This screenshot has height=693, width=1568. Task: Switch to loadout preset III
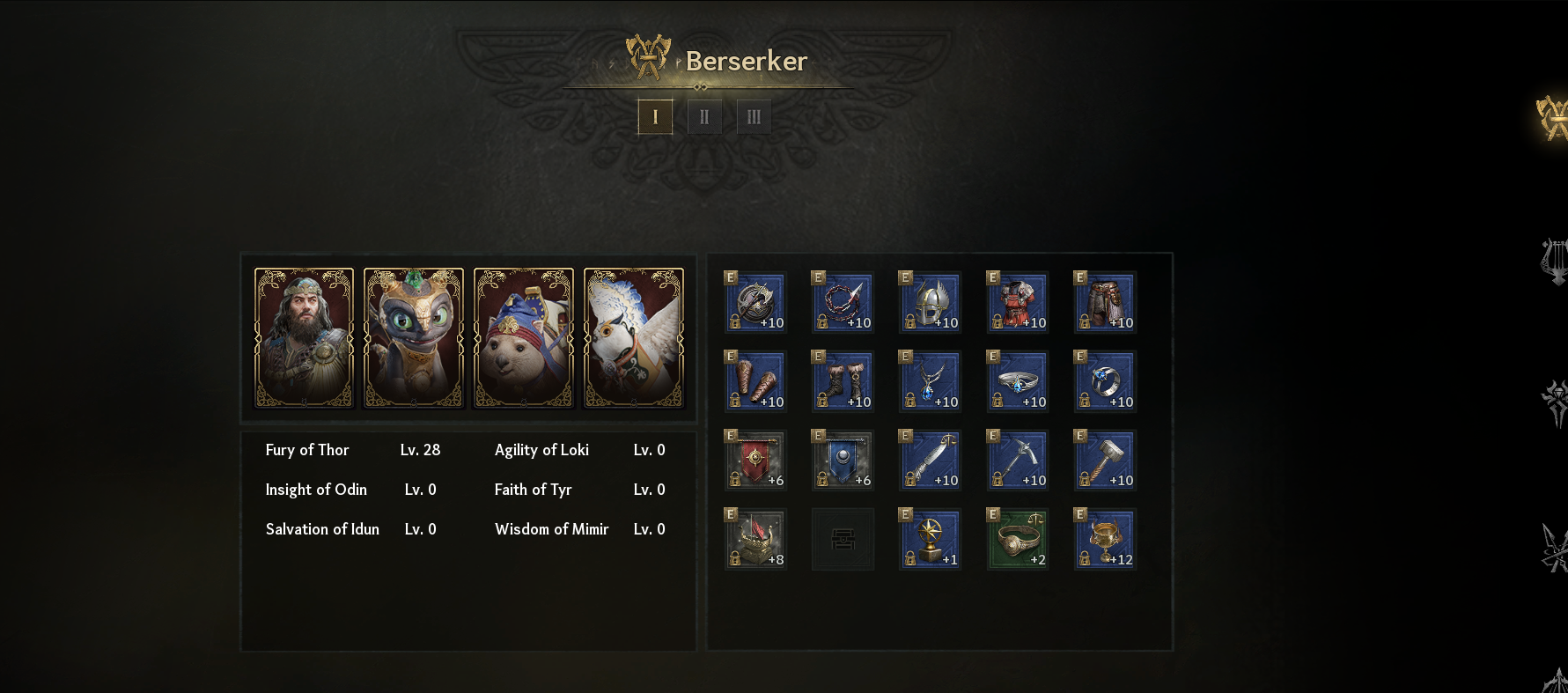[x=754, y=116]
